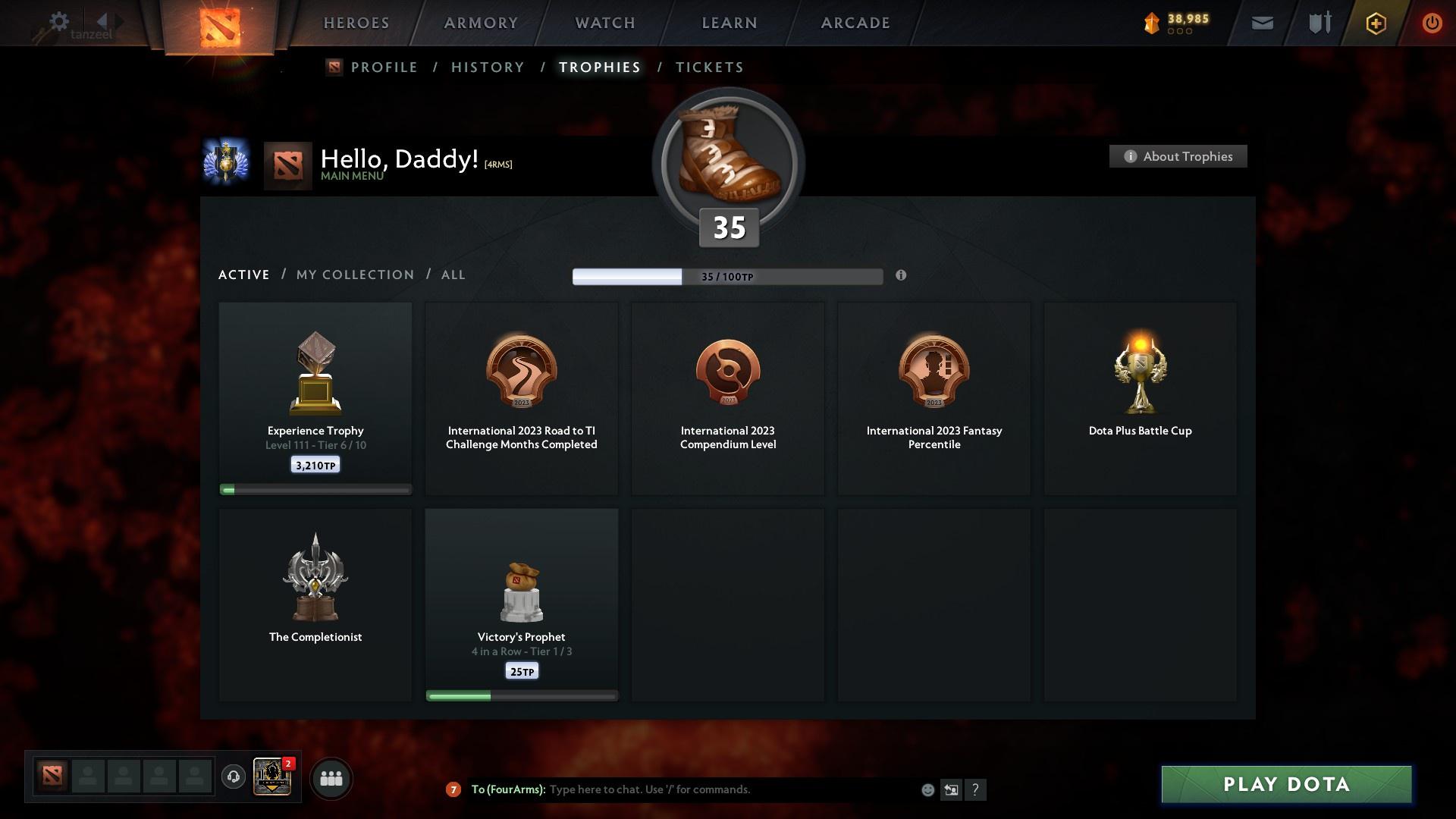Switch to the TICKETS tab
1456x819 pixels.
709,67
